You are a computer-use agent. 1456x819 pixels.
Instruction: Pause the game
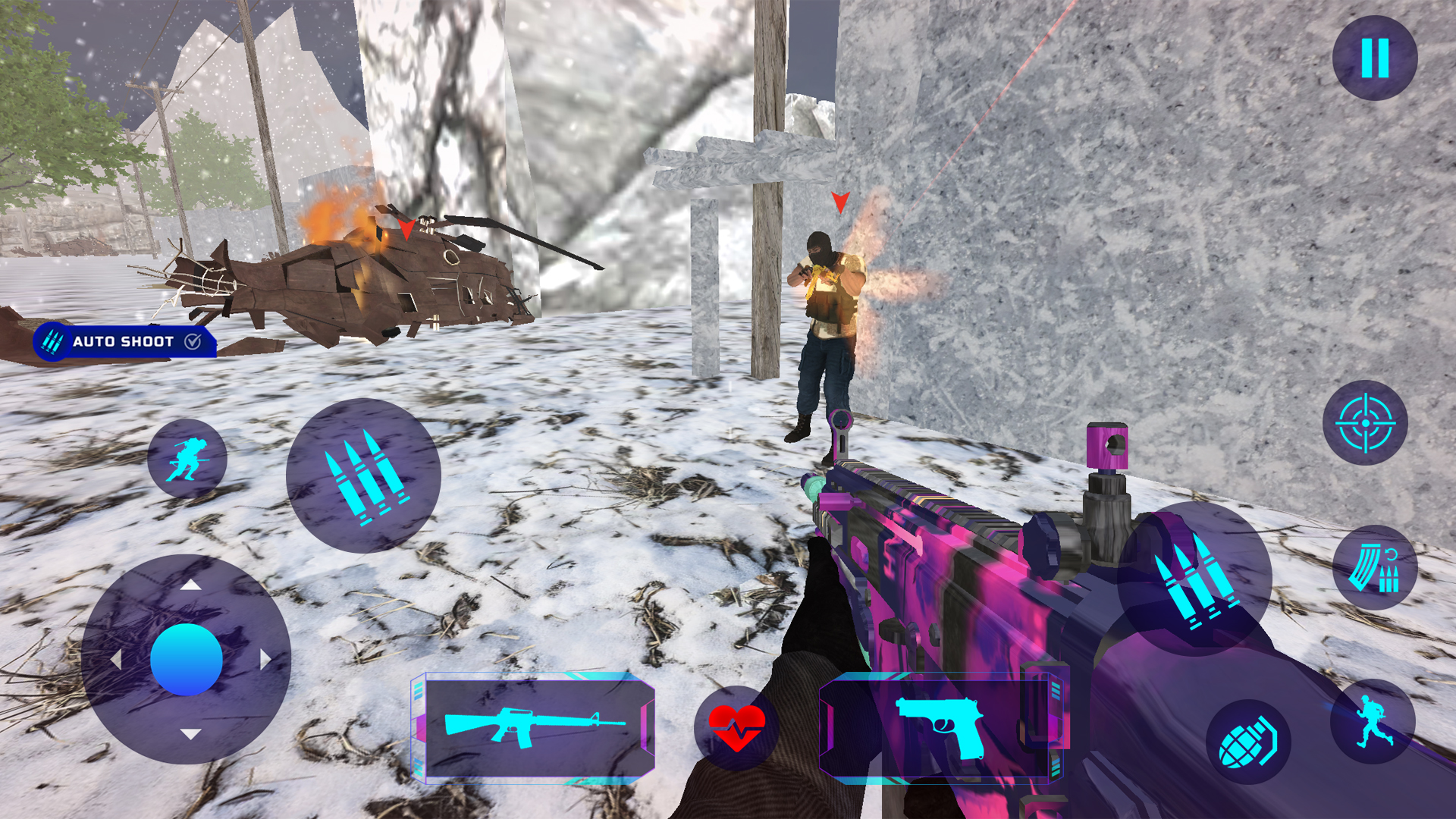[x=1376, y=59]
